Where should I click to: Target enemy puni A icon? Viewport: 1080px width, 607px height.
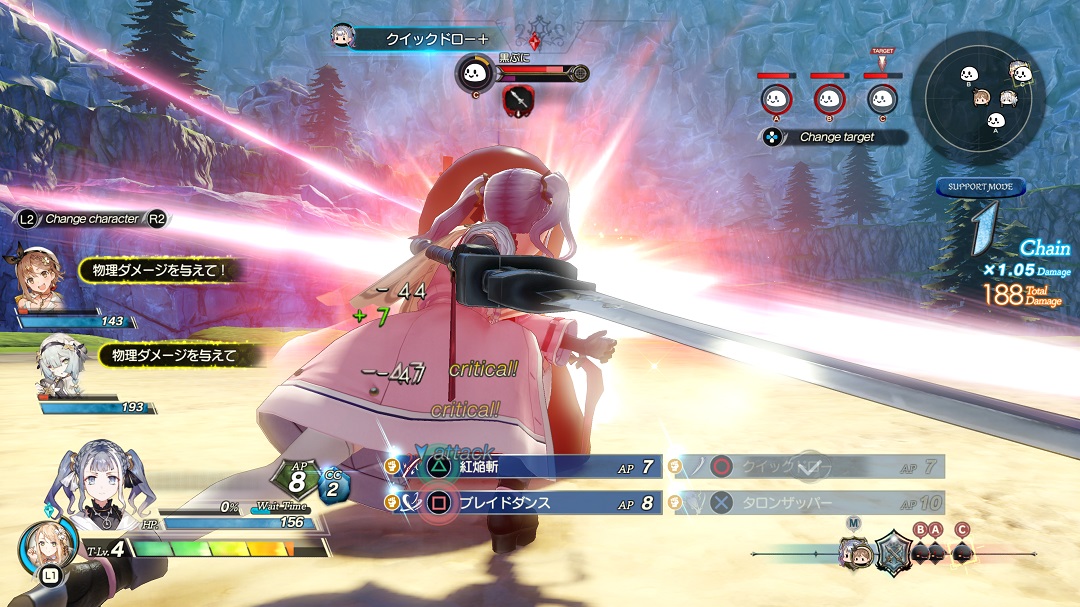pos(775,98)
